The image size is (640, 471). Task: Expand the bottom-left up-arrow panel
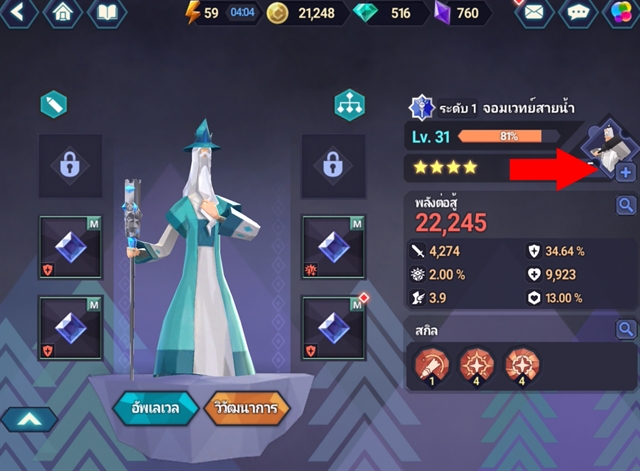27,421
